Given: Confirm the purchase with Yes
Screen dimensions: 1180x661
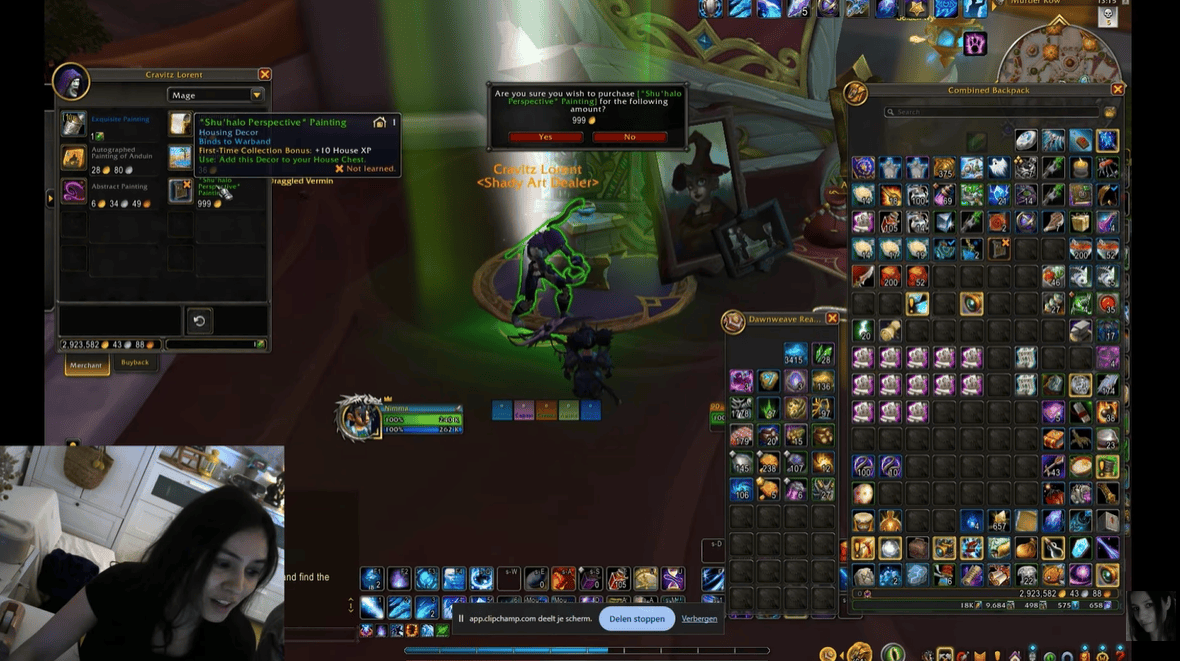Looking at the screenshot, I should [x=545, y=137].
